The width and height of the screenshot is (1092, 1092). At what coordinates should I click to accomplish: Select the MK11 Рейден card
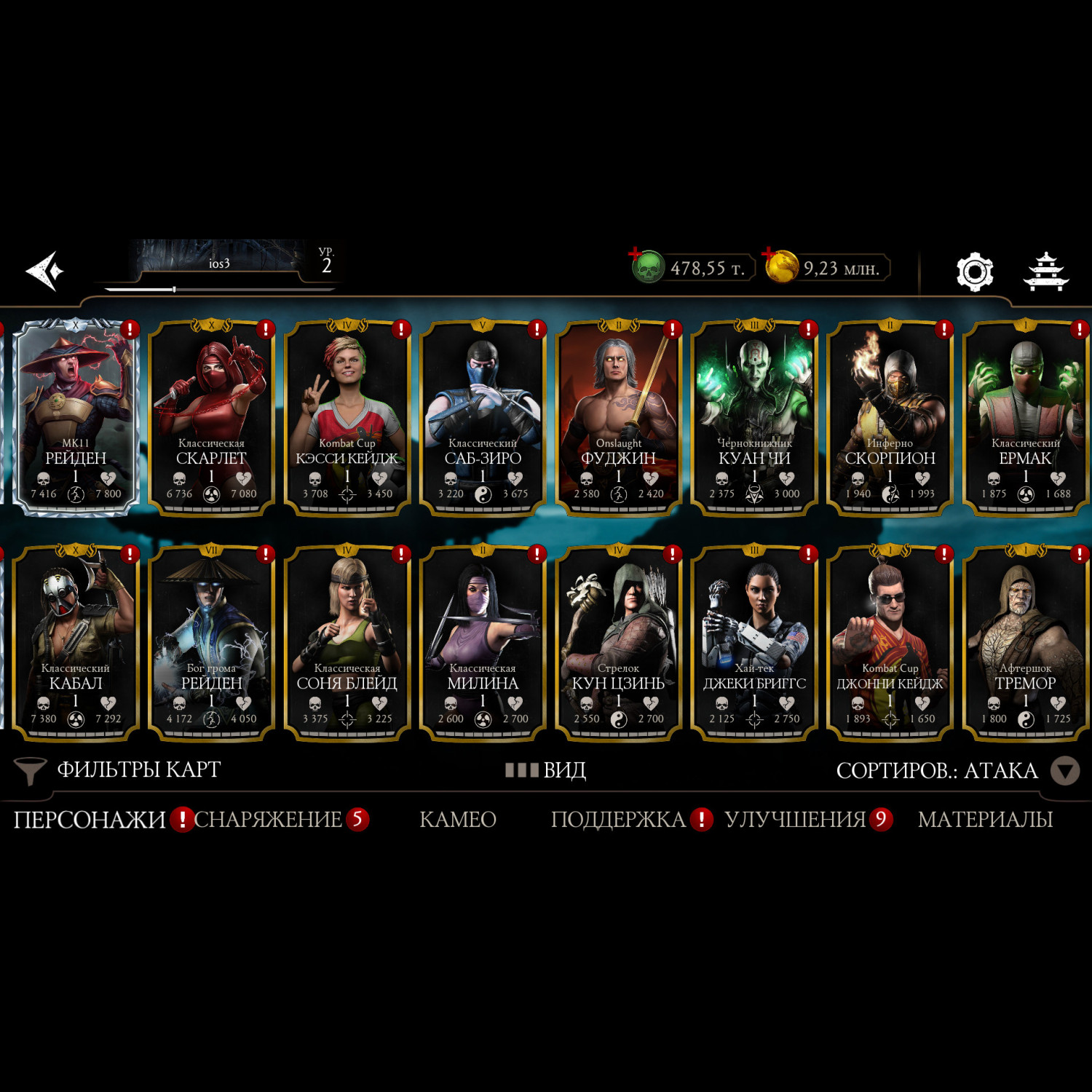pyautogui.click(x=76, y=417)
